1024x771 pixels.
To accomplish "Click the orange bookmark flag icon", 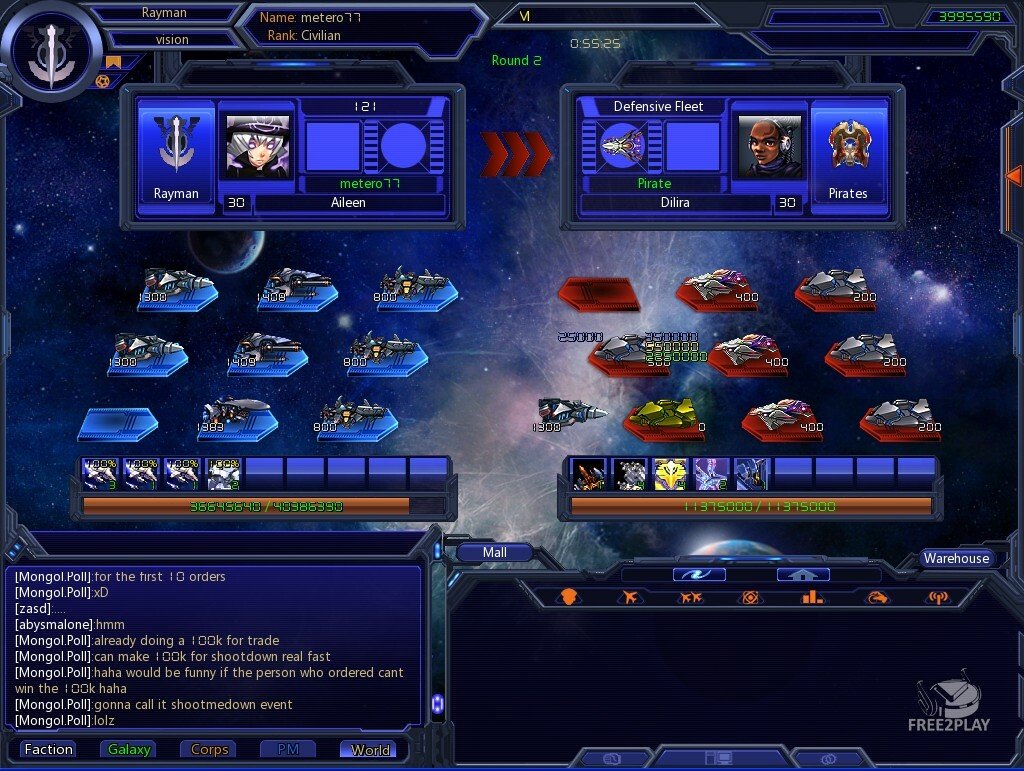I will (114, 62).
